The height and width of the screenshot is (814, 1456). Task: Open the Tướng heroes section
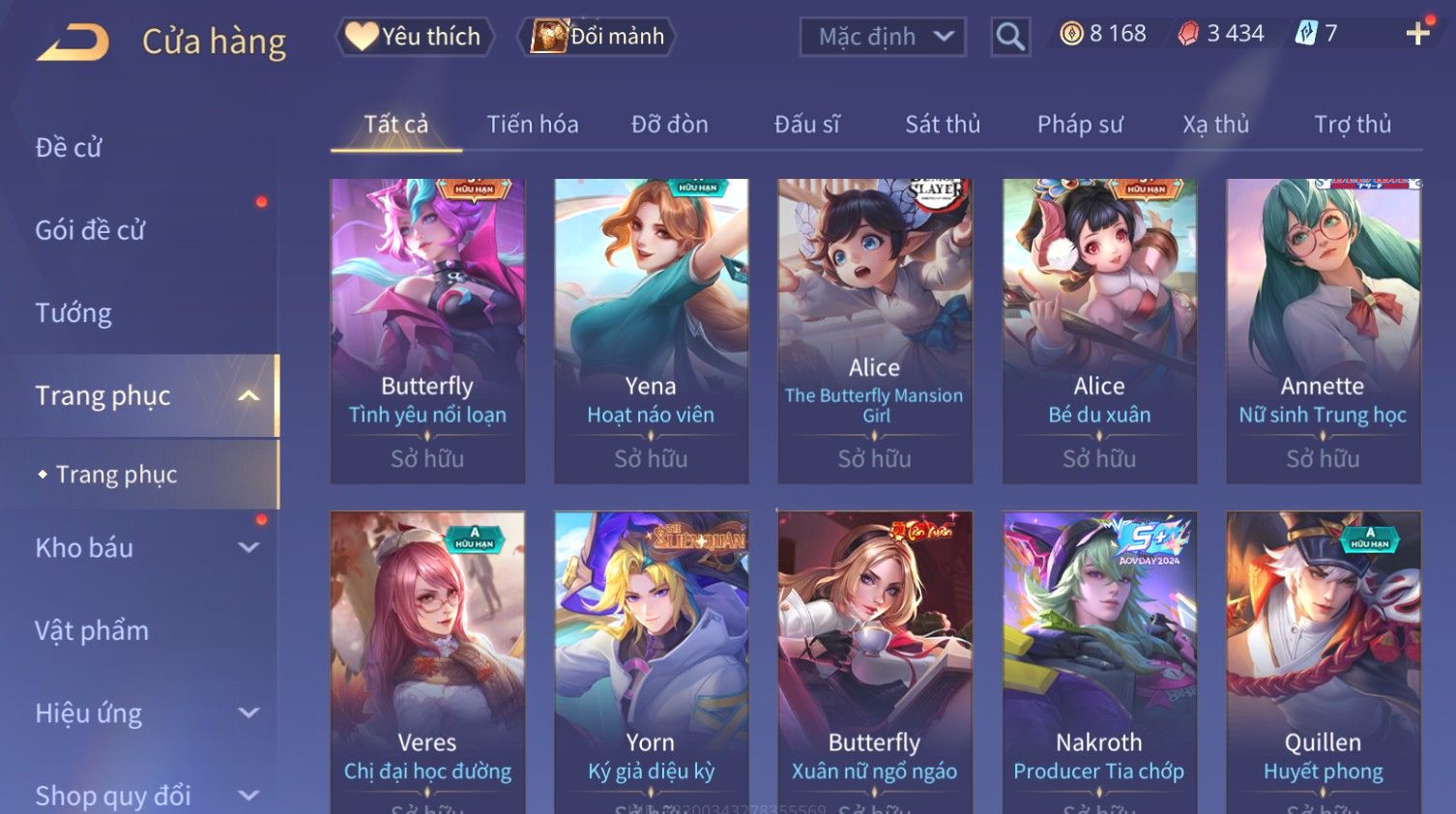point(73,313)
